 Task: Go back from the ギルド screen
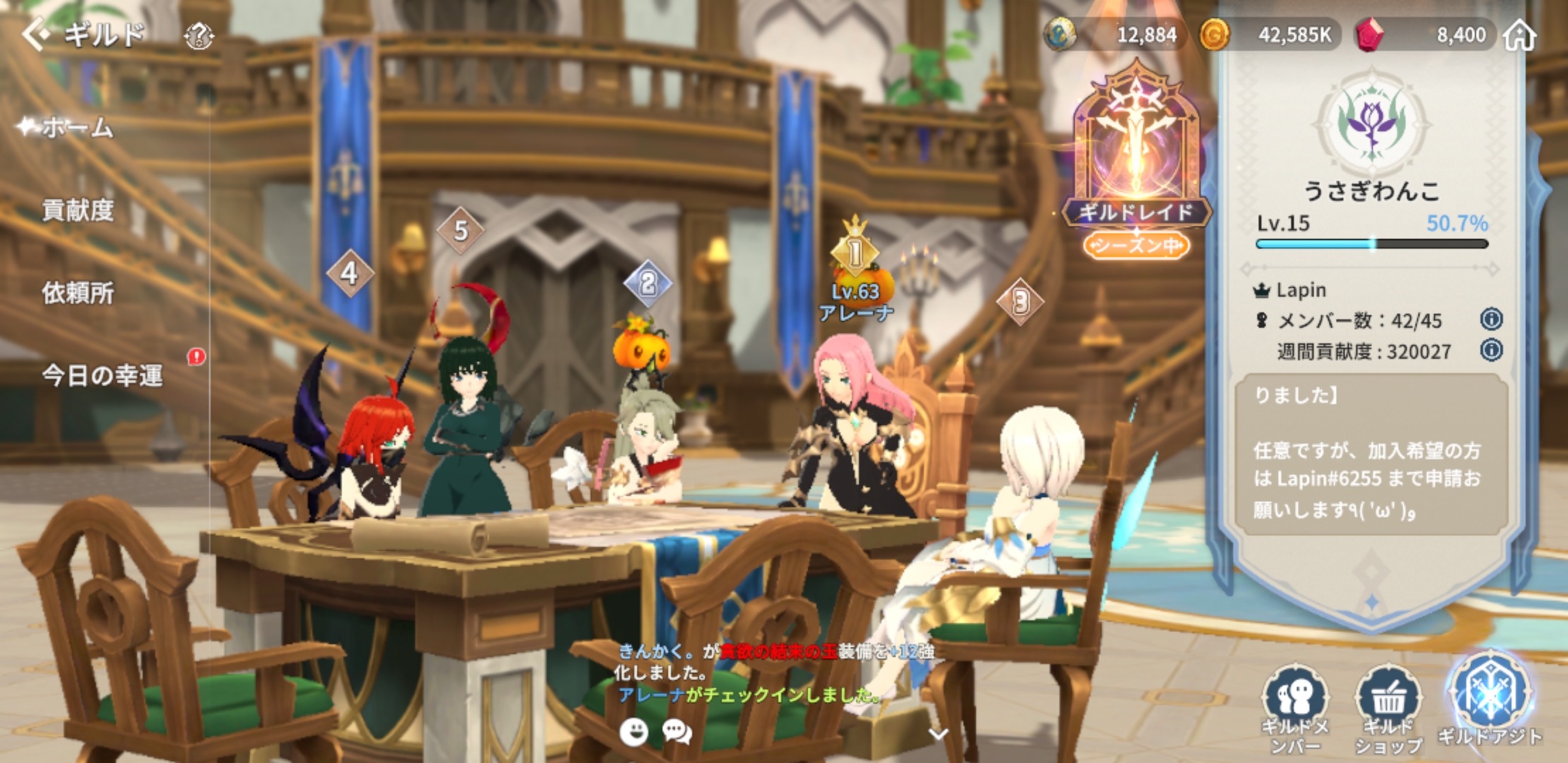(x=35, y=34)
